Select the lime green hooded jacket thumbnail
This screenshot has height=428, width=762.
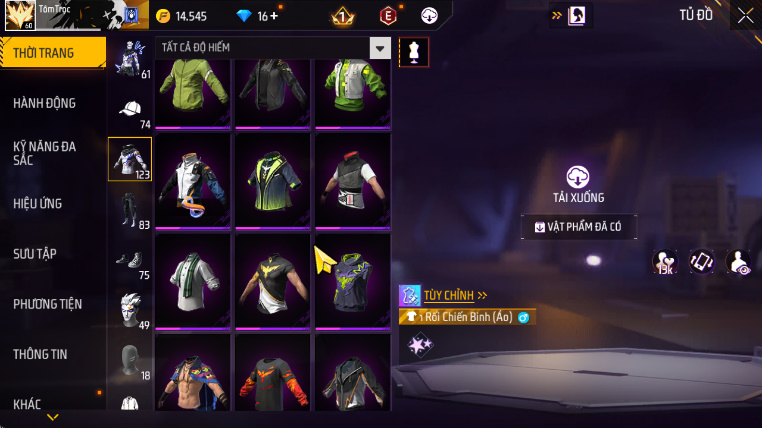pos(191,88)
